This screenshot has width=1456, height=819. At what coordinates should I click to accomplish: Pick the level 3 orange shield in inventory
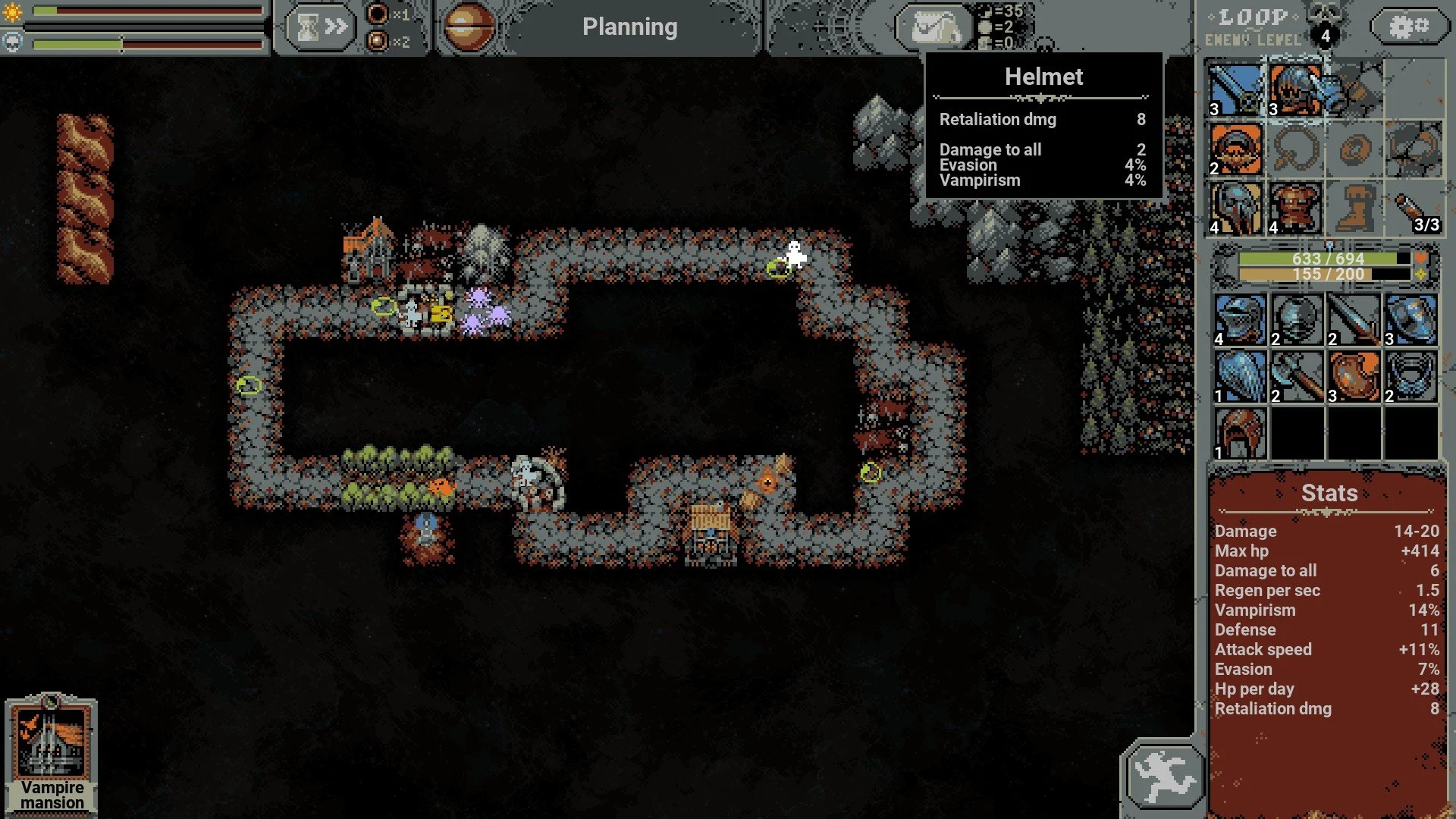[1354, 376]
